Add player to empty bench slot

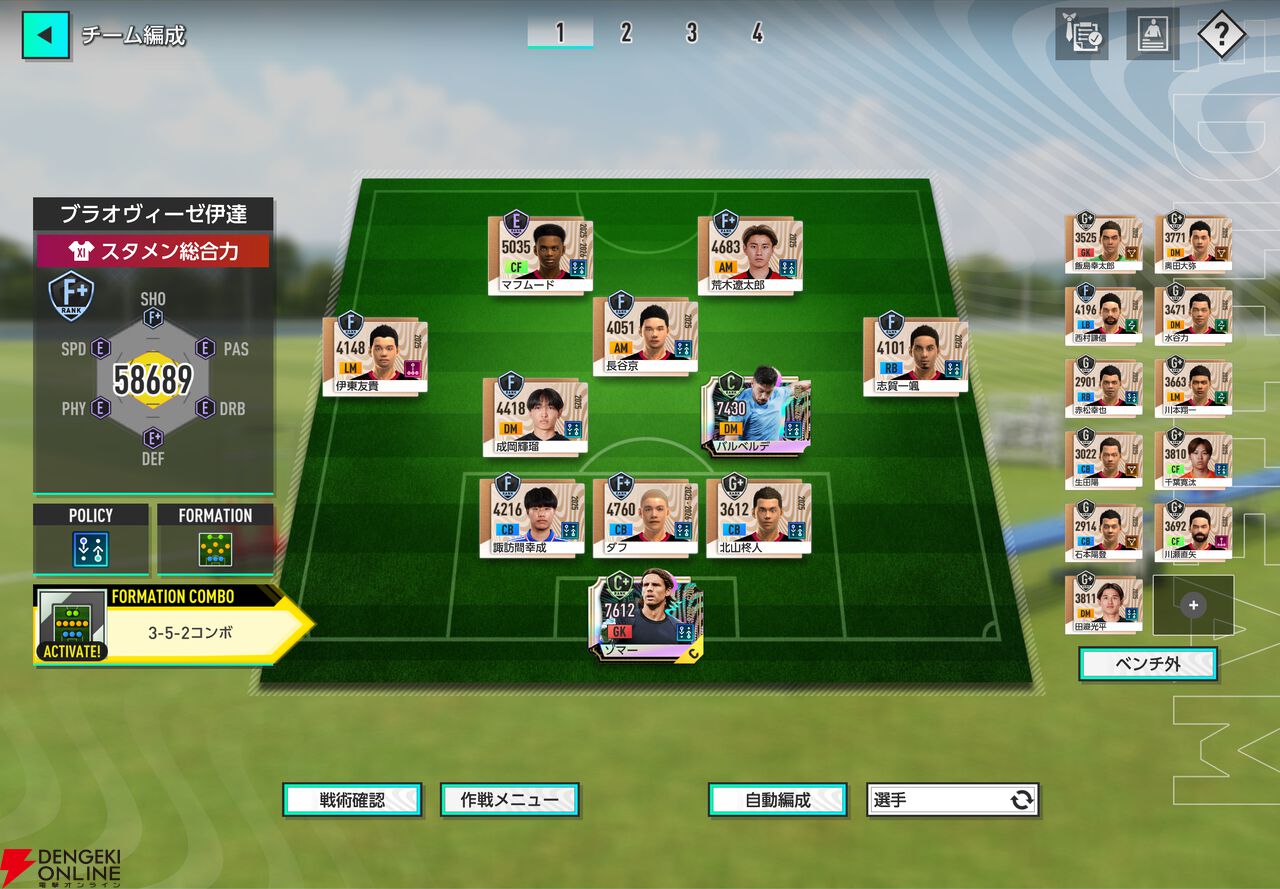coord(1193,605)
